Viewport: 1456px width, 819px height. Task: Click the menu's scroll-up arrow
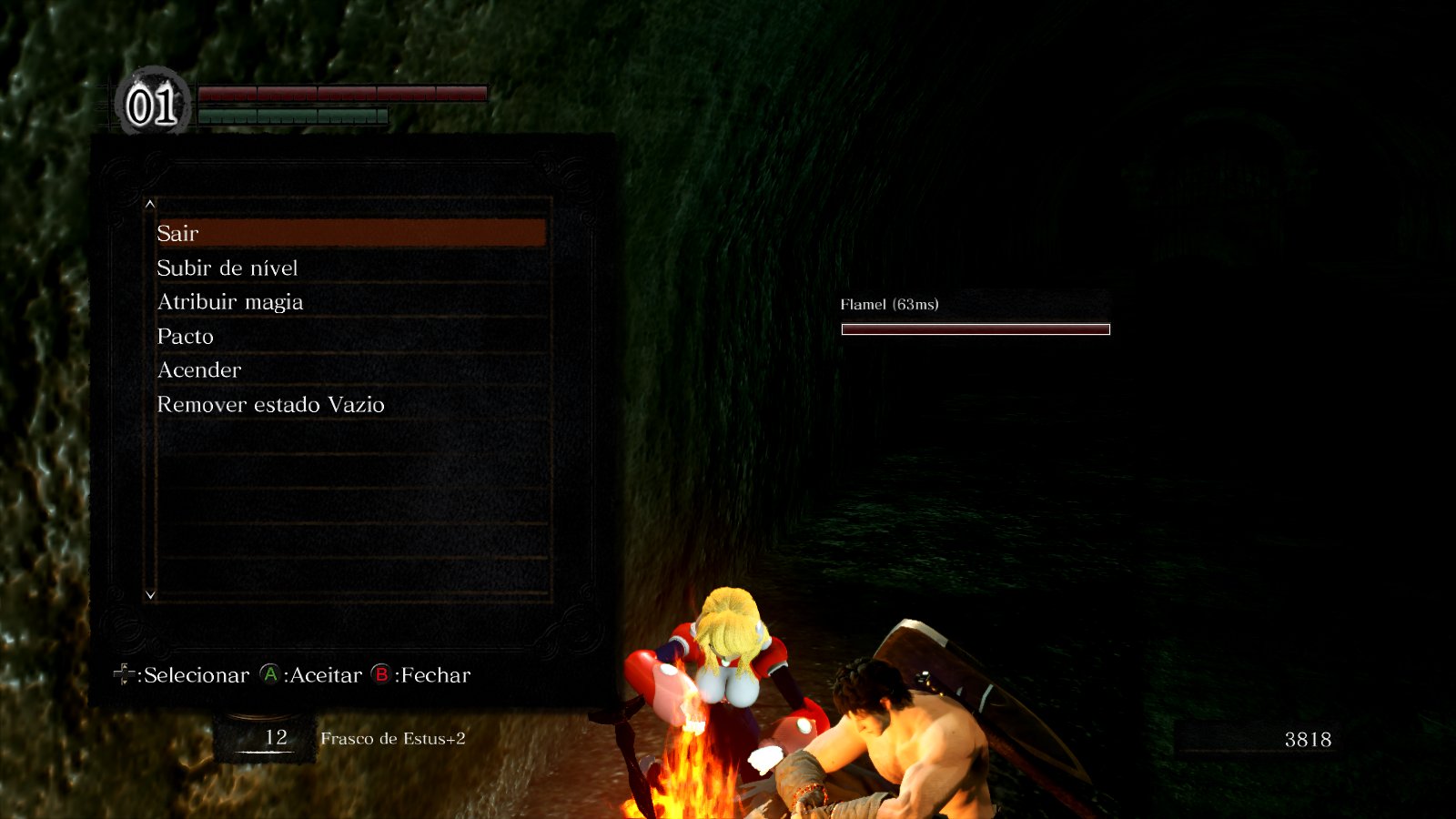[x=150, y=204]
